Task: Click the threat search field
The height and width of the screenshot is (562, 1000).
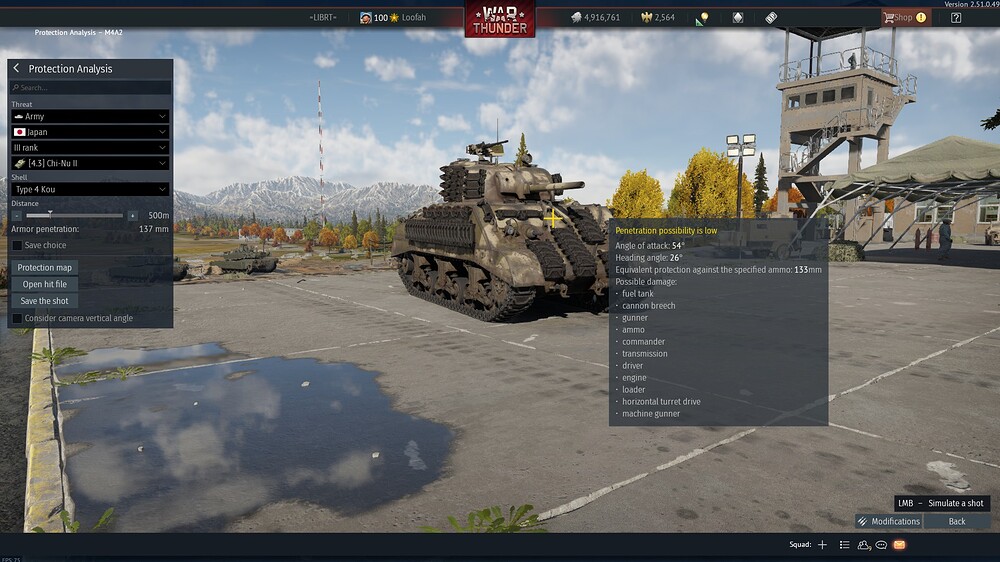Action: coord(90,88)
